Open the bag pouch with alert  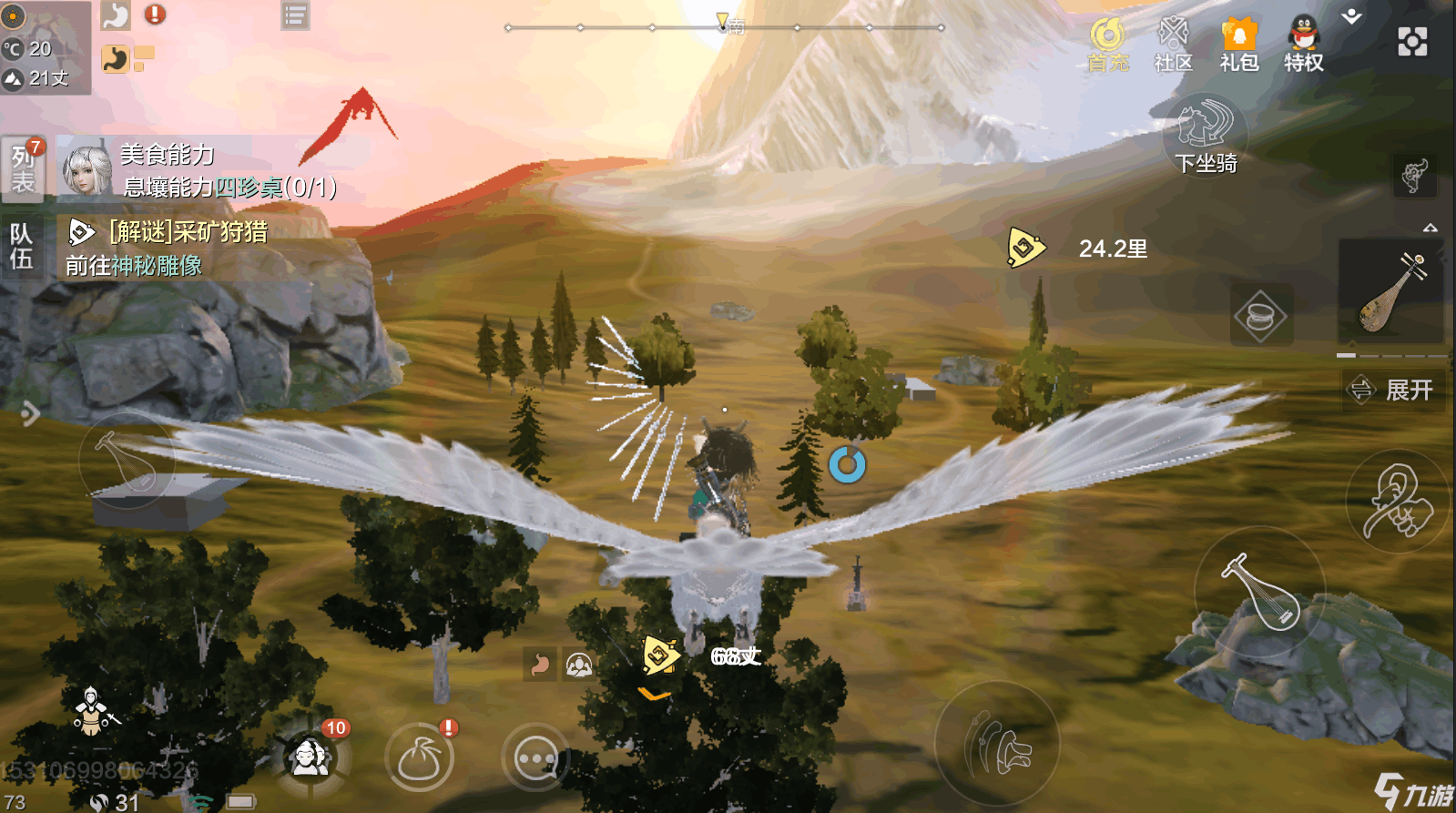[420, 758]
